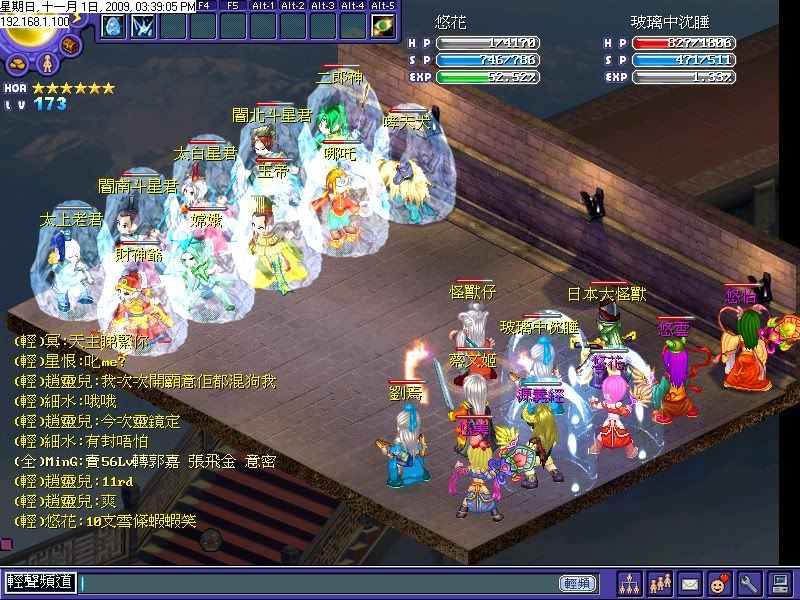Click the 輕聲頻道 channel label

40,581
